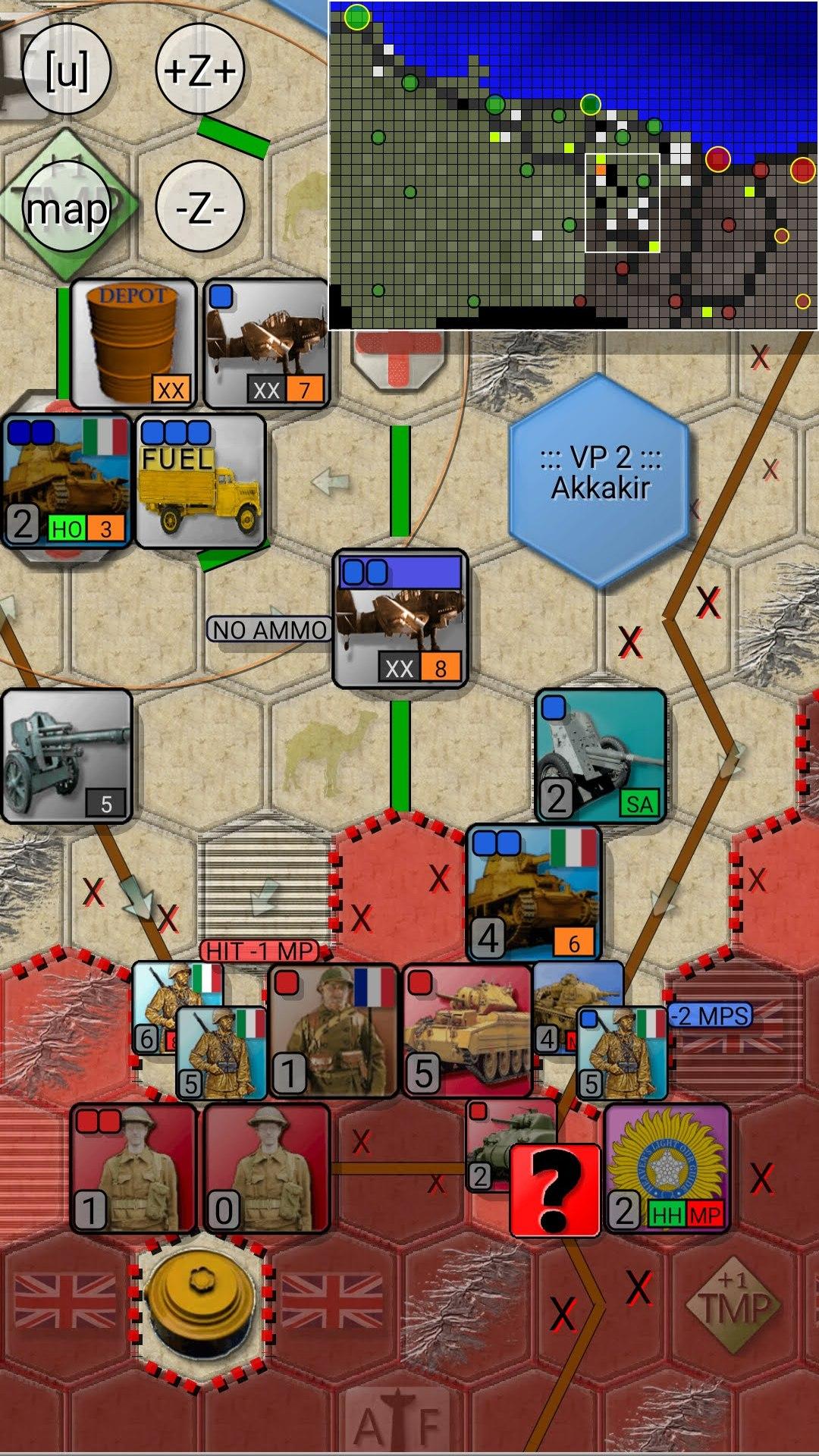The width and height of the screenshot is (819, 1456).
Task: Select the fuel DEPOT barrel unit
Action: pyautogui.click(x=133, y=344)
